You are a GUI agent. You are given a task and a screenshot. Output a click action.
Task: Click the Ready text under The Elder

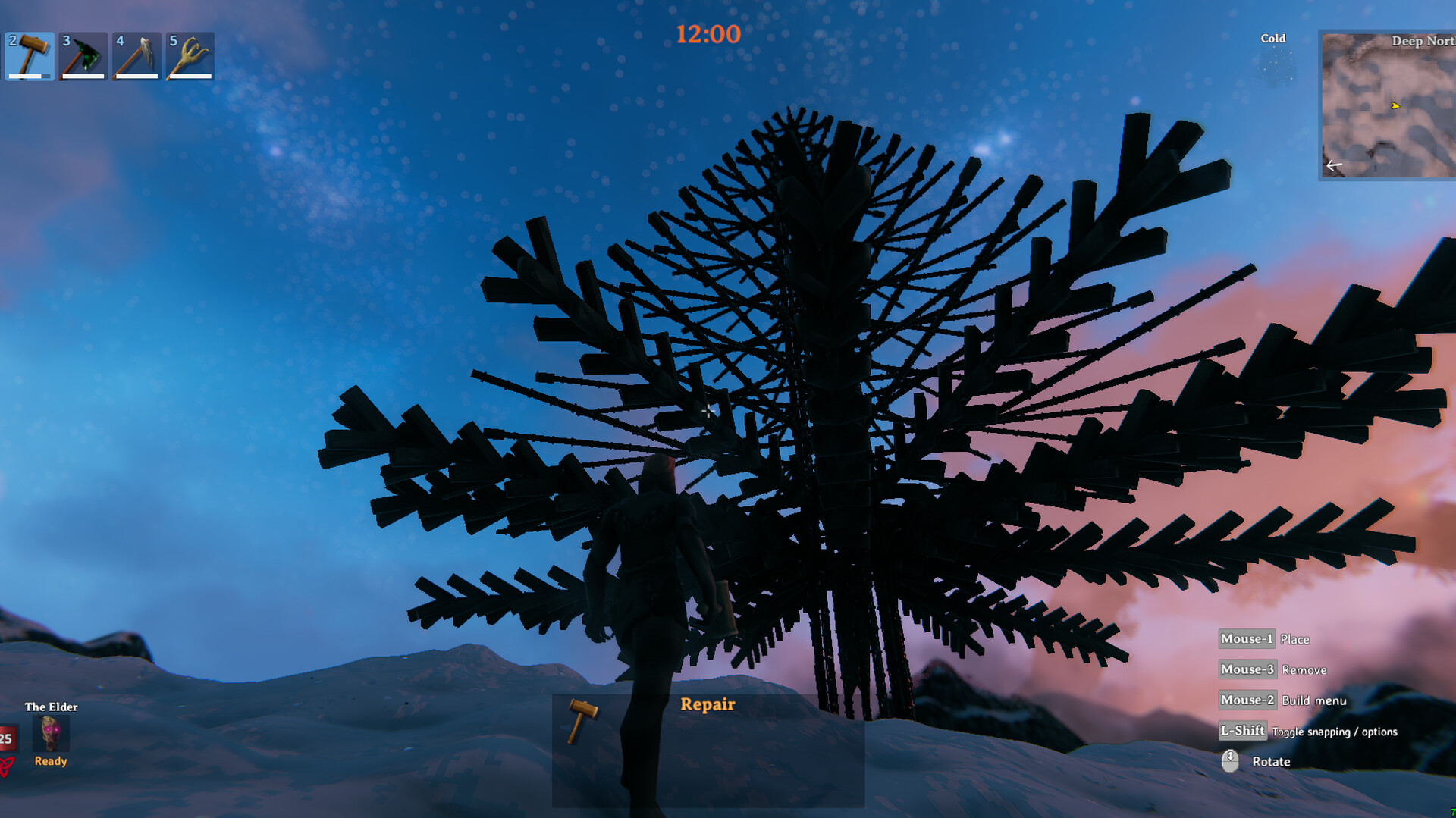pyautogui.click(x=49, y=761)
